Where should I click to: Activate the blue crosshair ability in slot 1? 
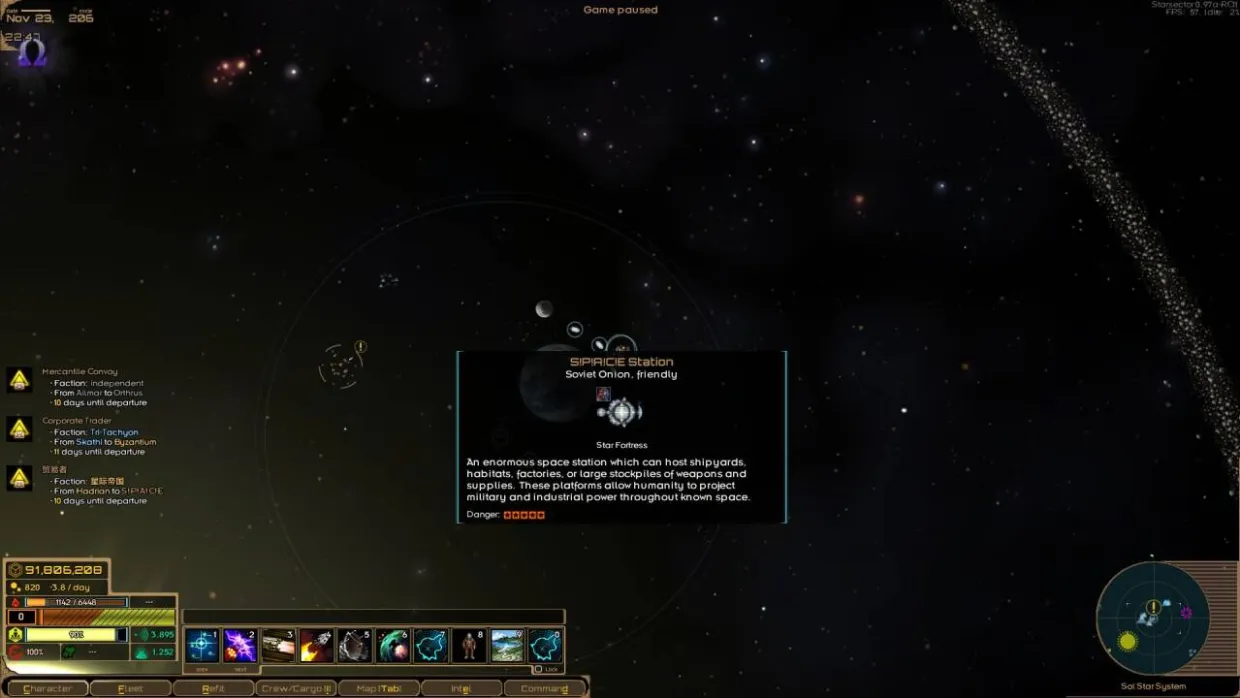coord(203,646)
